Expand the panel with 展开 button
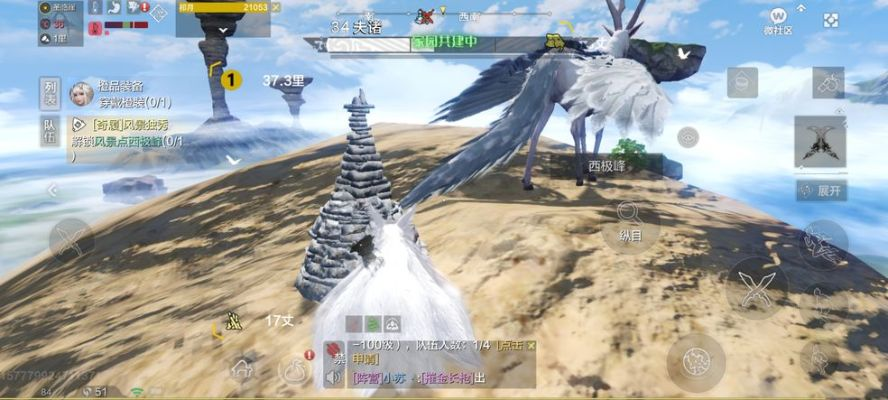 coord(821,190)
